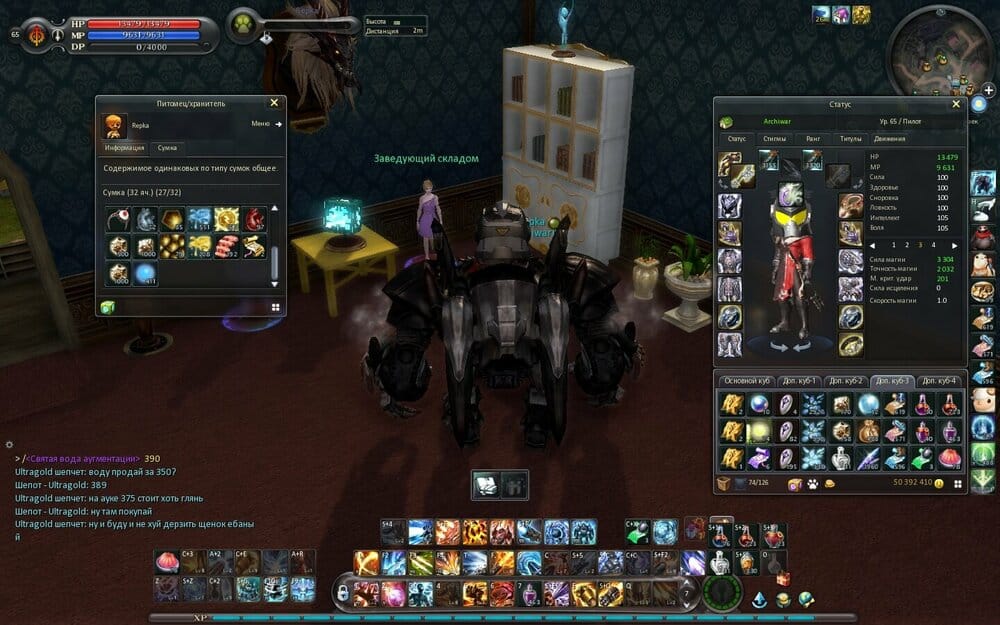Viewport: 1000px width, 625px height.
Task: Switch inventory to Основной куб tab
Action: click(x=747, y=381)
